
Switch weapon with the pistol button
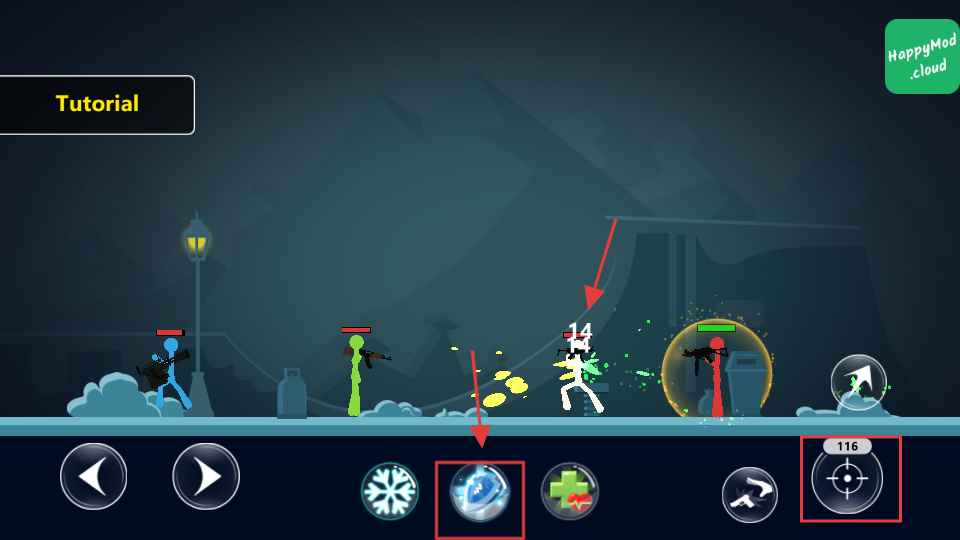coord(750,494)
